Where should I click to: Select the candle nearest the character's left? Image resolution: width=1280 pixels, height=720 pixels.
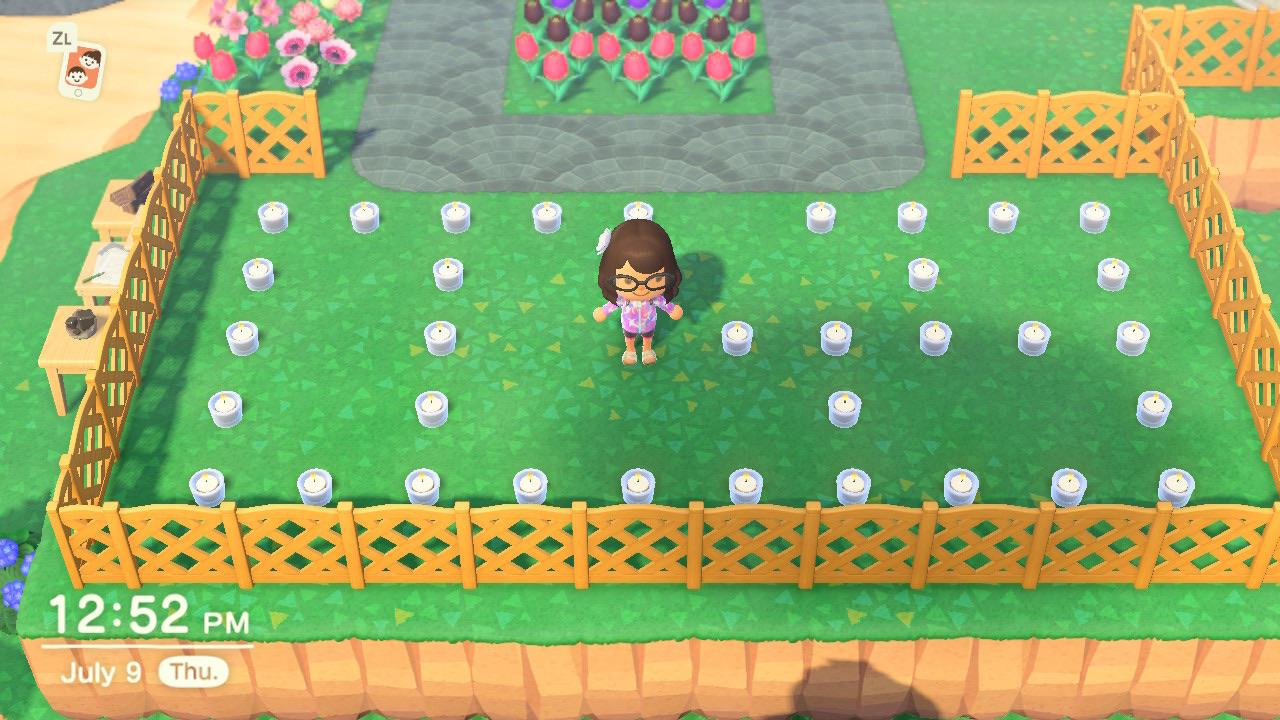point(737,335)
